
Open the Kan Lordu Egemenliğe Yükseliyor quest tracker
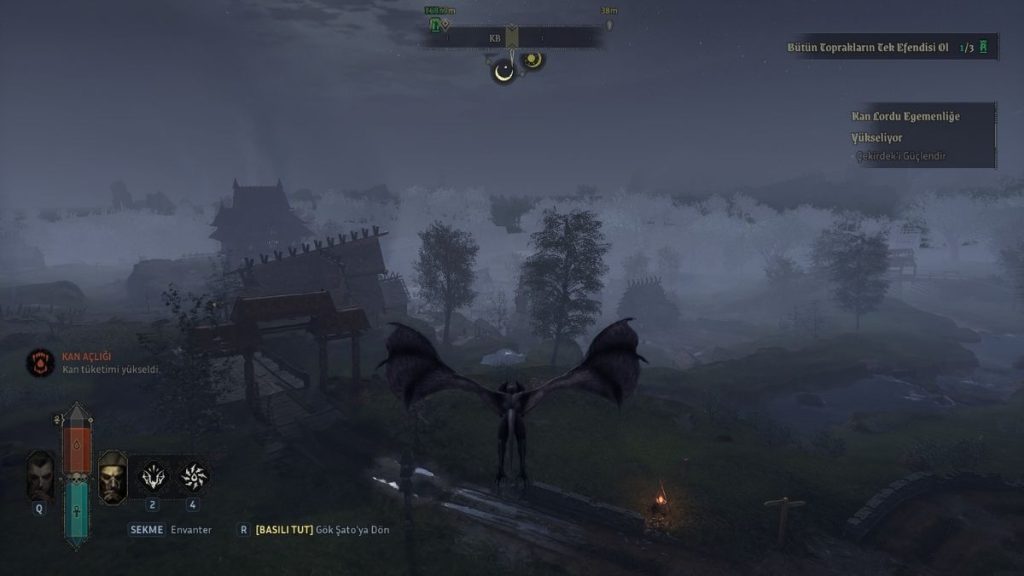tap(905, 126)
